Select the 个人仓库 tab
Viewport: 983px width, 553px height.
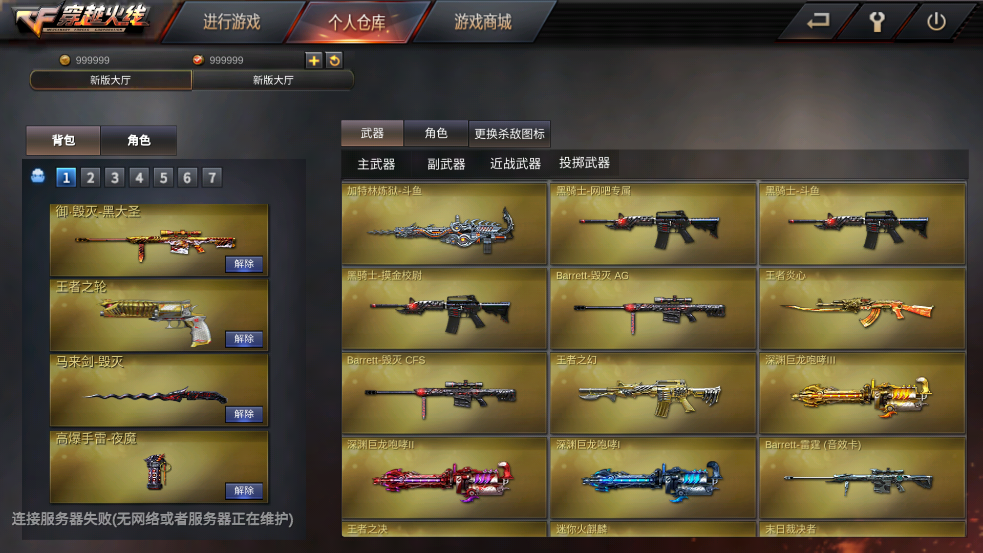357,22
